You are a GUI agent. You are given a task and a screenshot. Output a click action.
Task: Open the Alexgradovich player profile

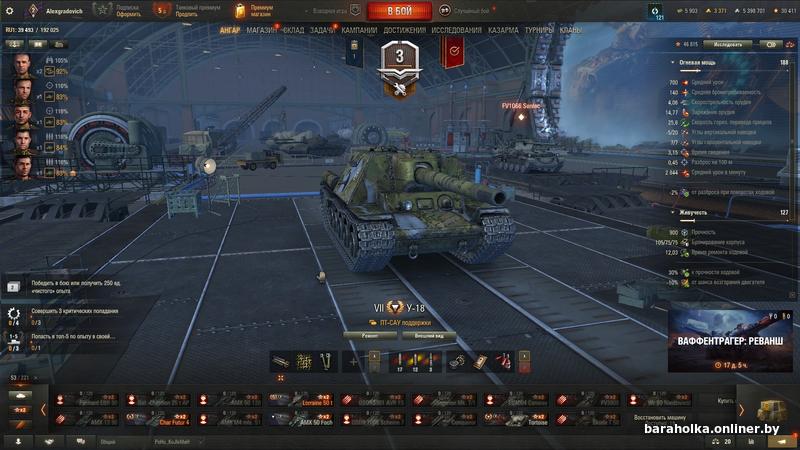[x=66, y=10]
